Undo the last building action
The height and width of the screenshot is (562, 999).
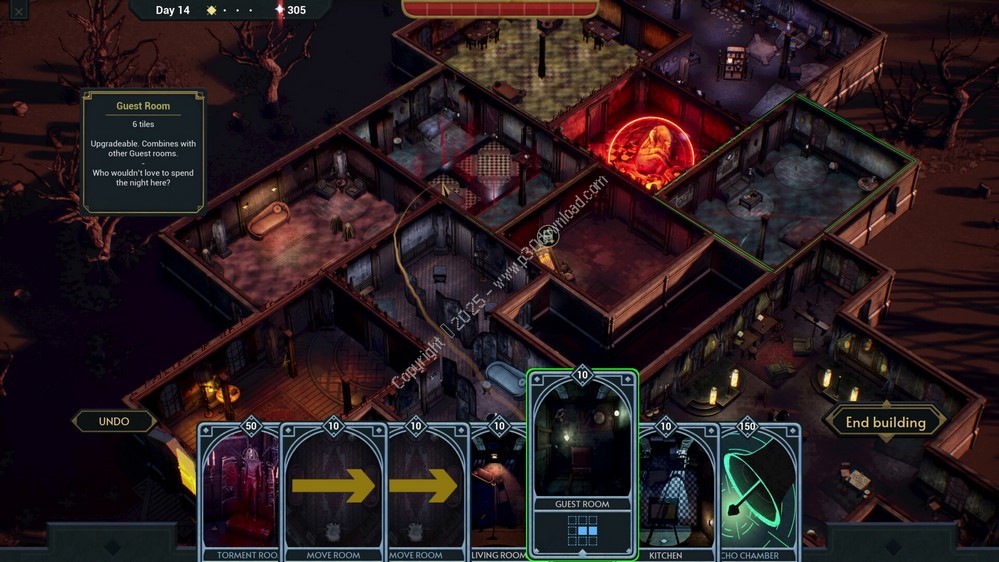tap(114, 421)
